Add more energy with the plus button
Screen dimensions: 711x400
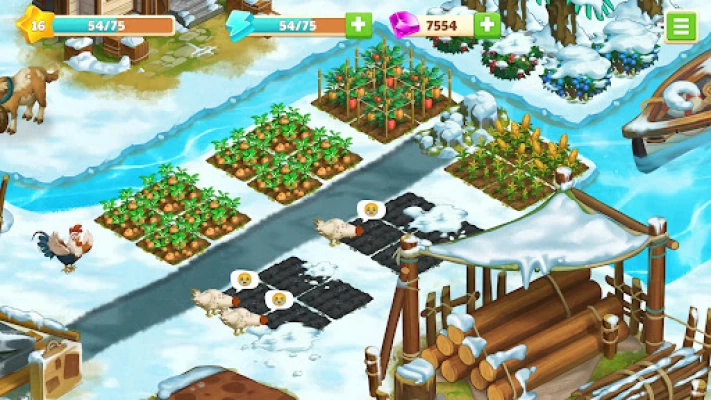358,25
